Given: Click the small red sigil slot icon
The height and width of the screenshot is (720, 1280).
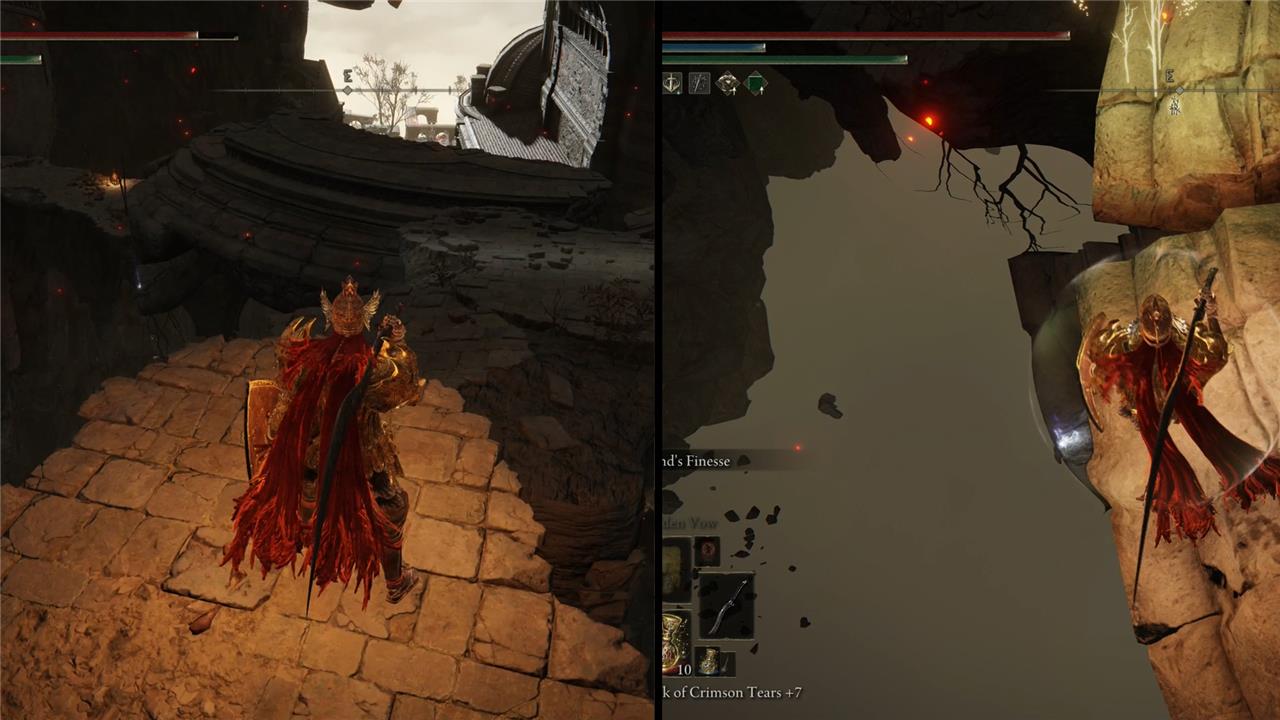Looking at the screenshot, I should point(707,551).
